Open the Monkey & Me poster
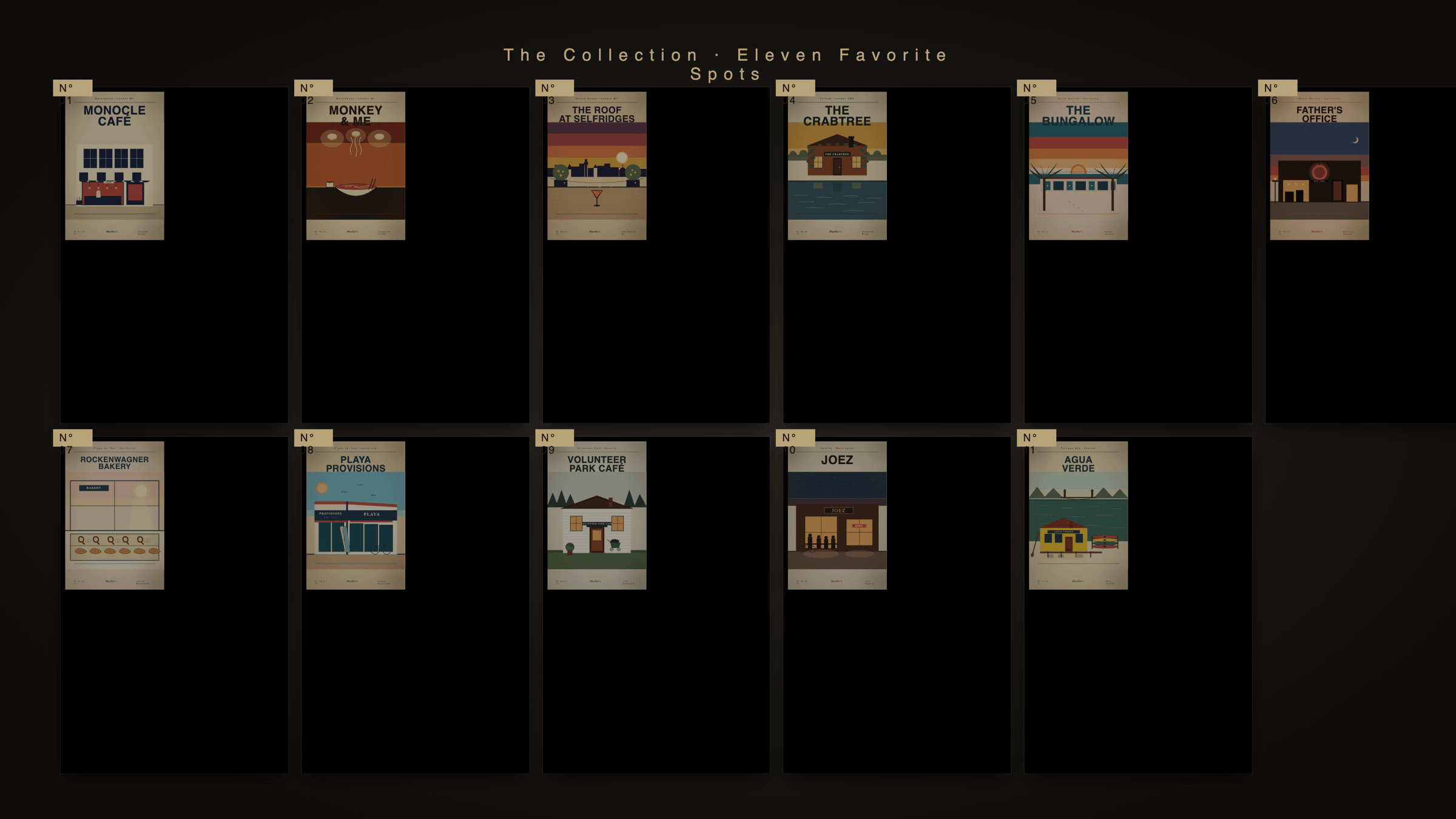Viewport: 1456px width, 819px height. pos(356,166)
